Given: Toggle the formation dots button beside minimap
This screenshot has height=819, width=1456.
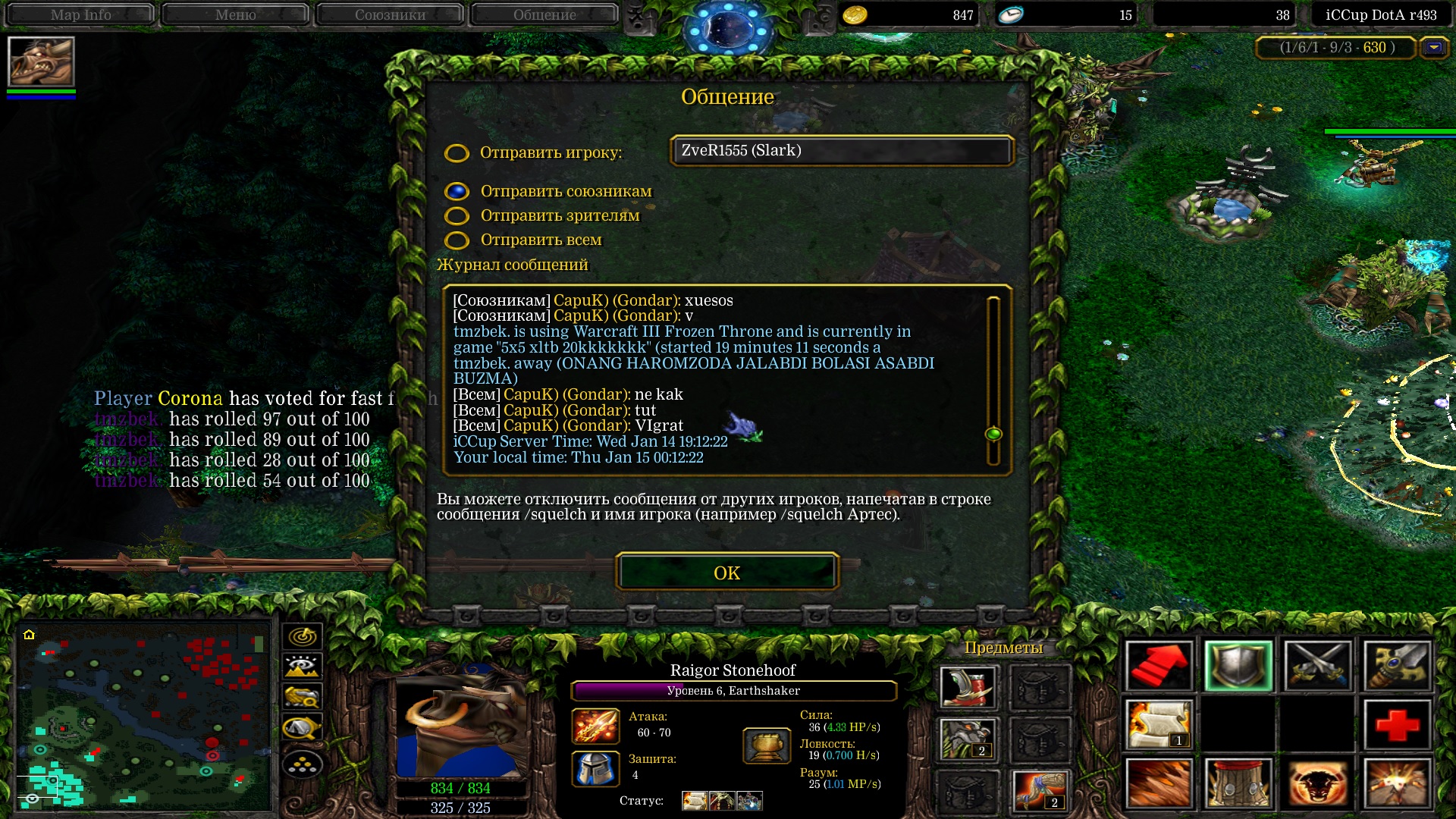Looking at the screenshot, I should pos(303,765).
